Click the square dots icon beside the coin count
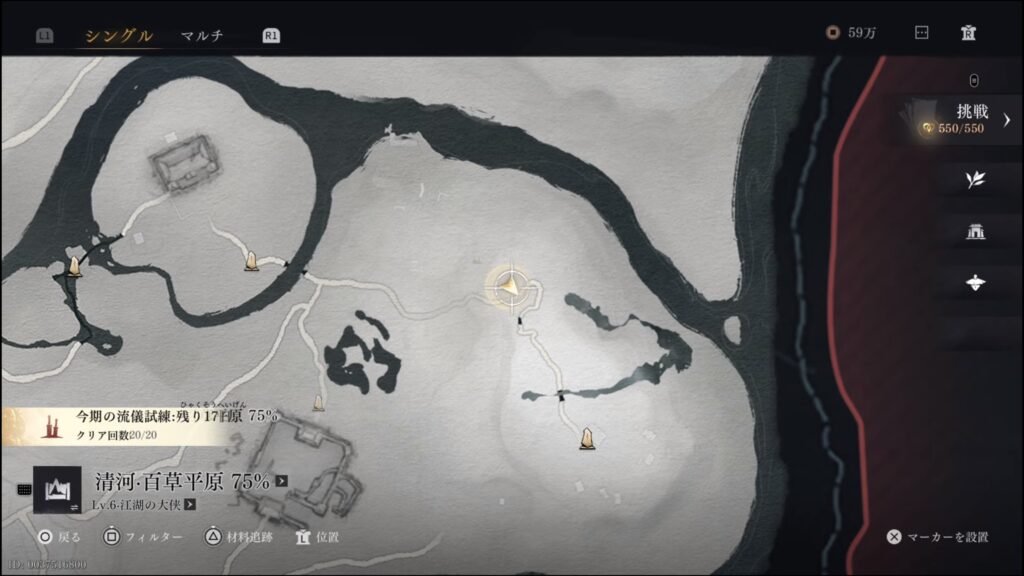The width and height of the screenshot is (1024, 576). click(x=922, y=33)
